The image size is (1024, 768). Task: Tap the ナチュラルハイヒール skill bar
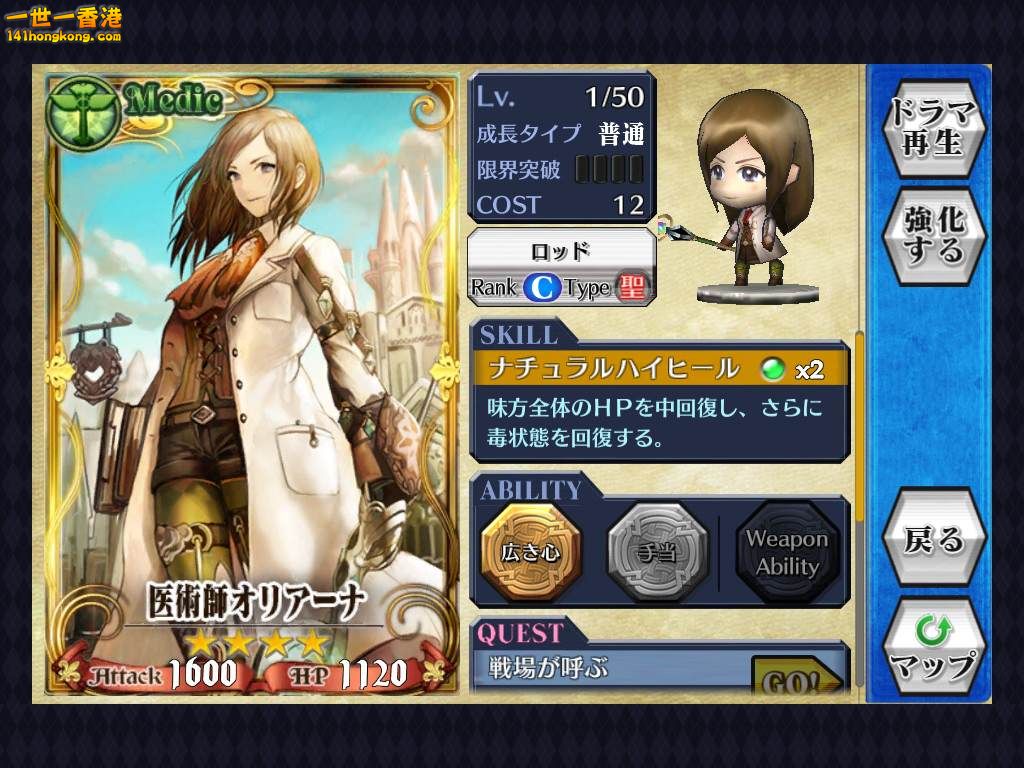660,369
